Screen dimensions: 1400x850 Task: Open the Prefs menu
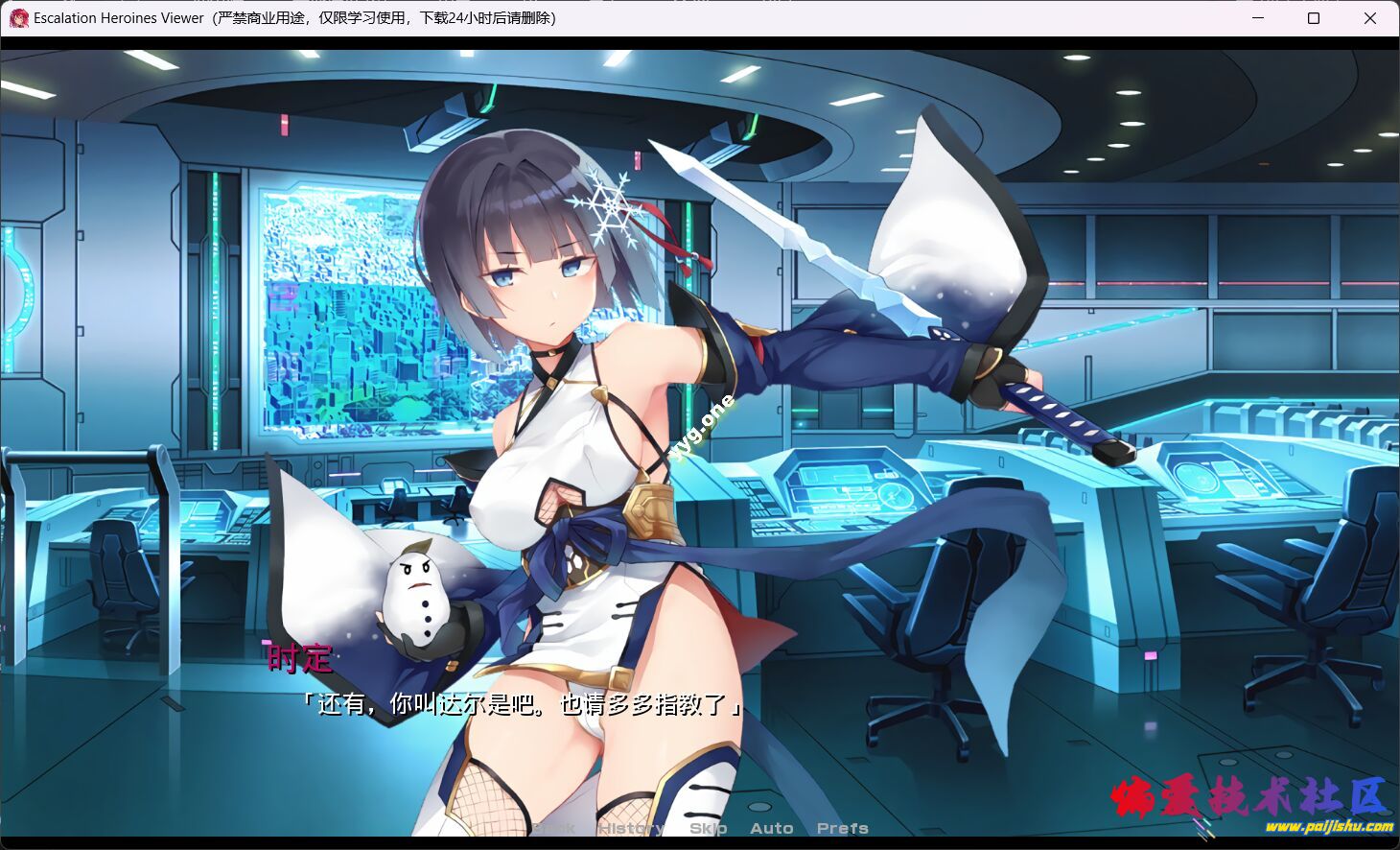coord(842,828)
